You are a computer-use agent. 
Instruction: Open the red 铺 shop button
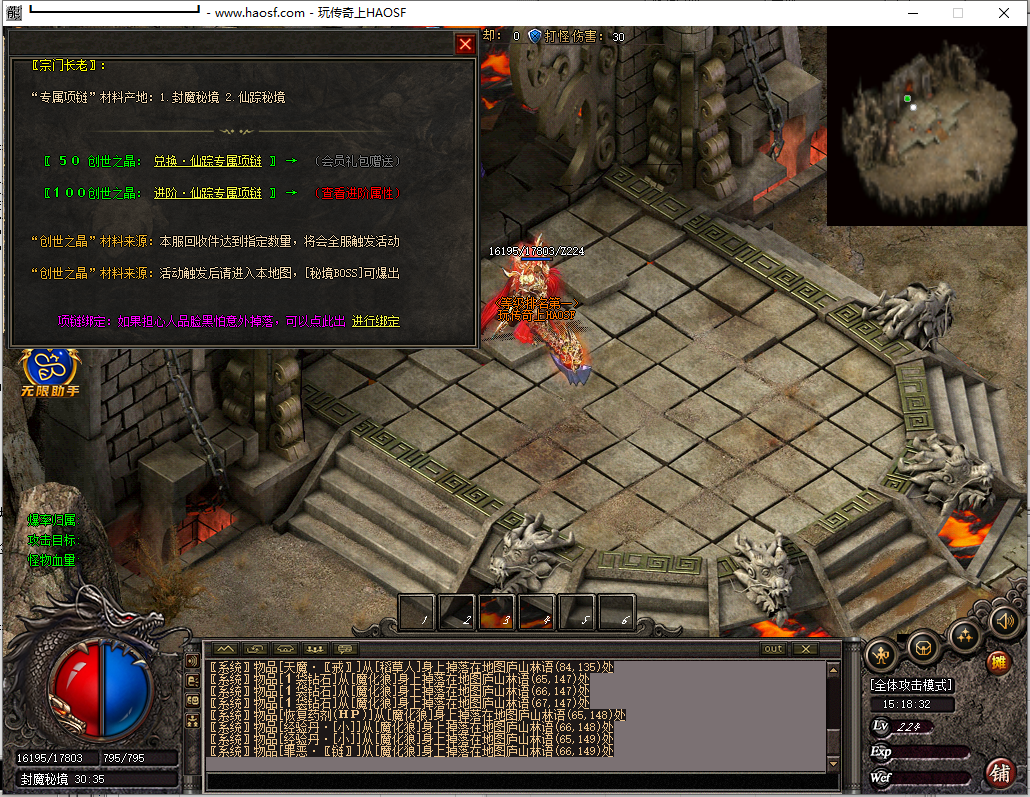click(x=998, y=772)
